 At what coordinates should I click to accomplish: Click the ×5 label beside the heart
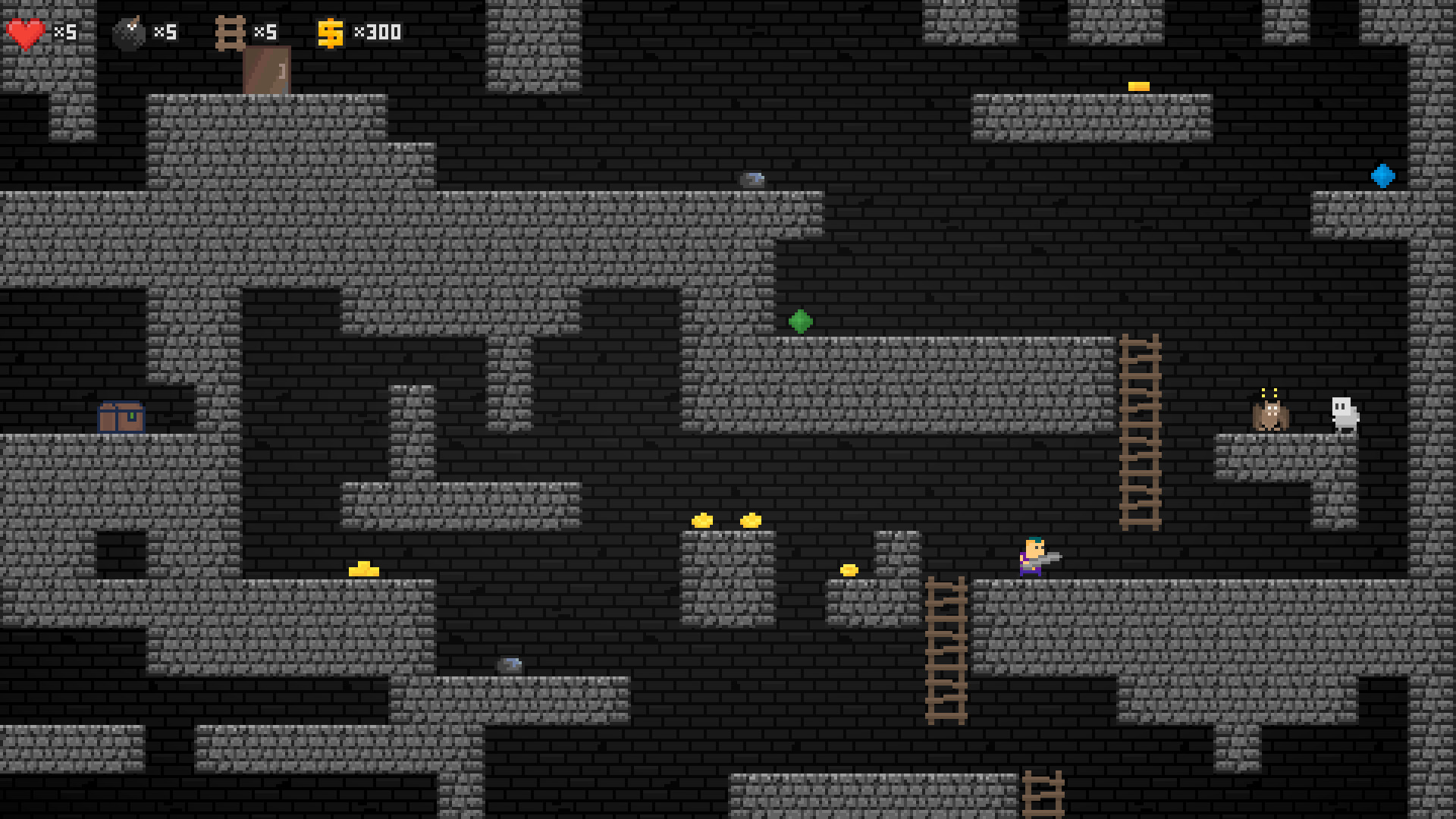[67, 31]
